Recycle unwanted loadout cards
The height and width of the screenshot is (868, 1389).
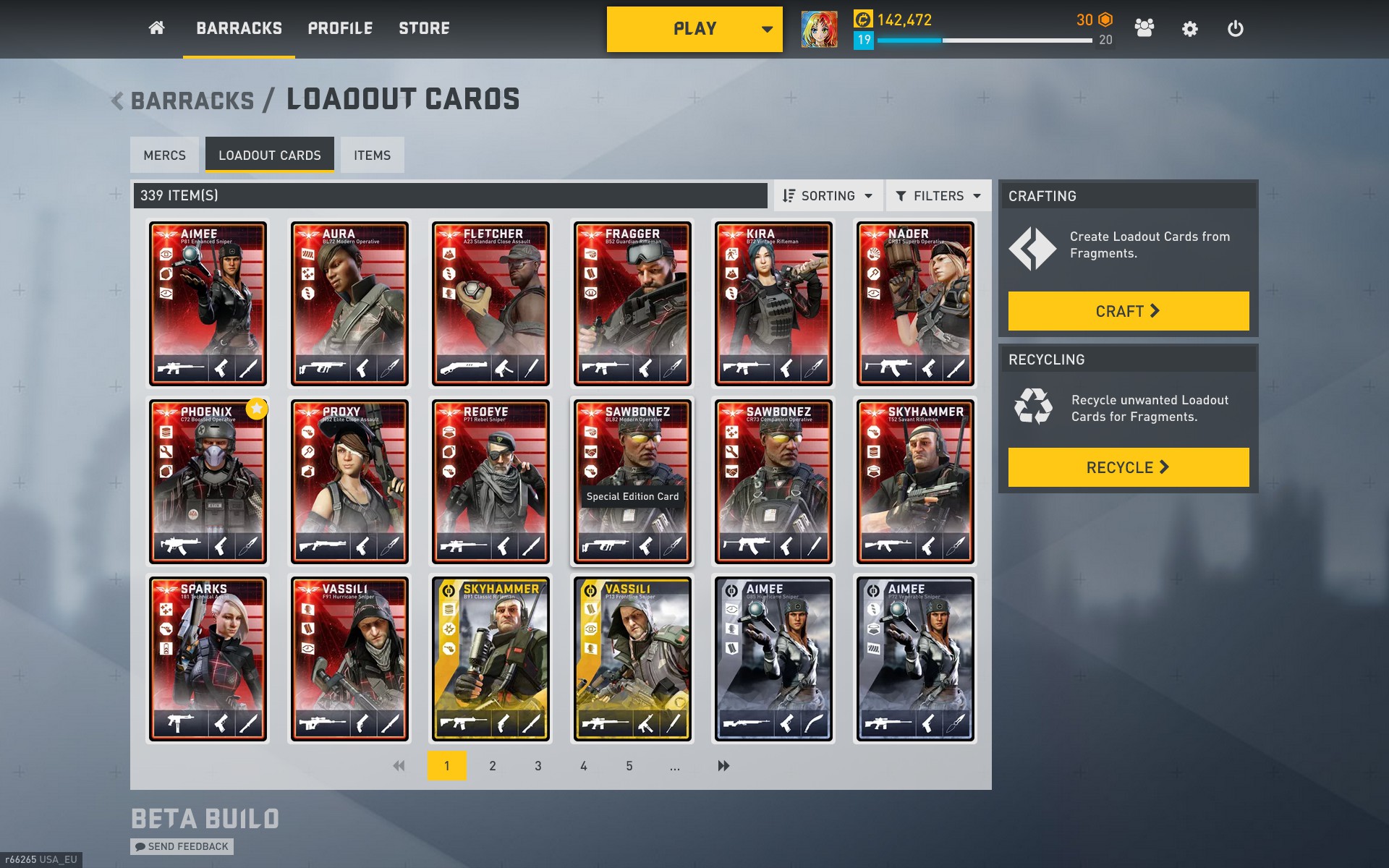(x=1128, y=467)
